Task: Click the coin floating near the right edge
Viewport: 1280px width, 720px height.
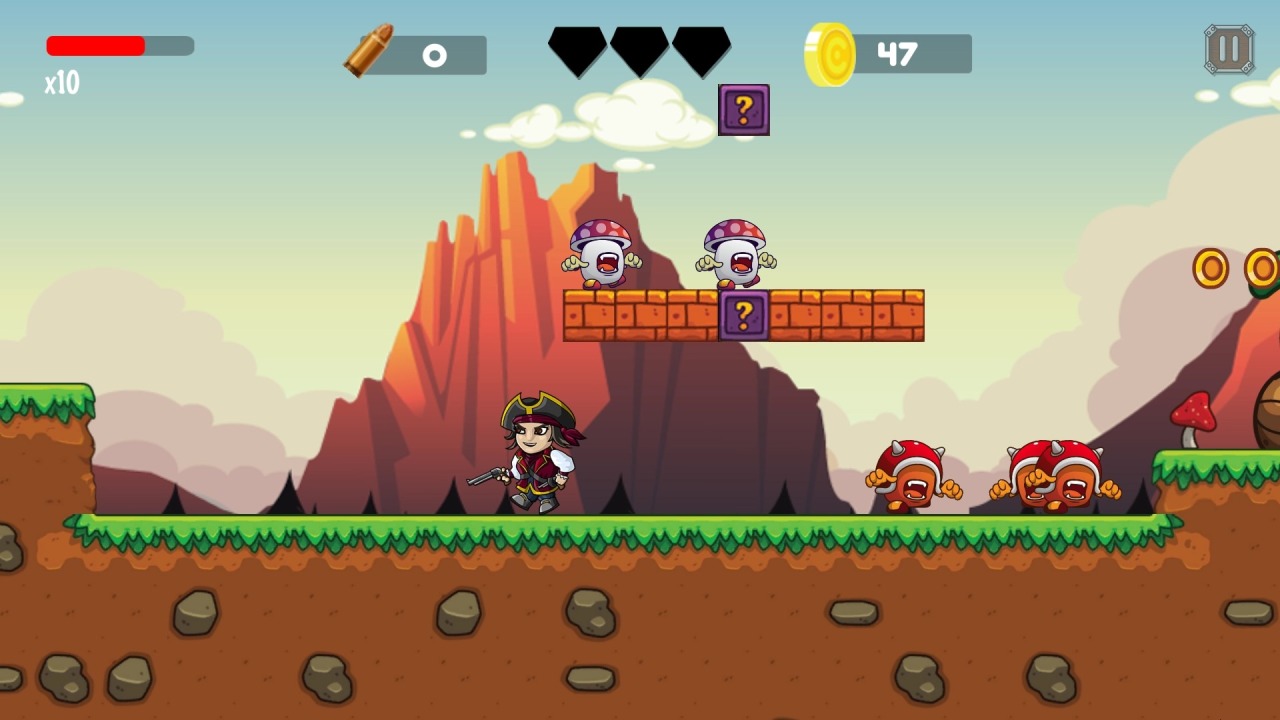Action: point(1212,268)
